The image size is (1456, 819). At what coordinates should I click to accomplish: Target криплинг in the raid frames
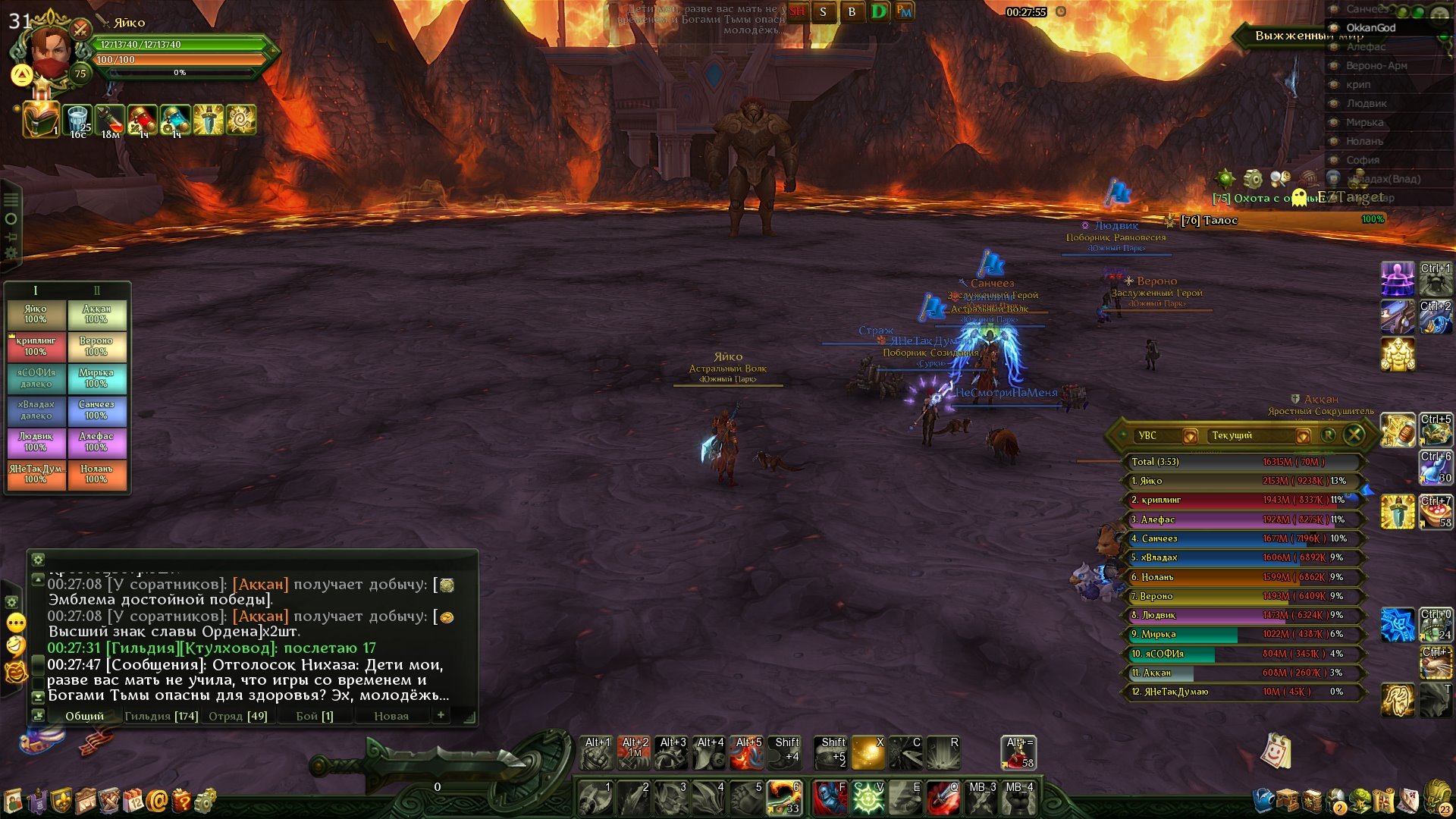click(x=36, y=346)
